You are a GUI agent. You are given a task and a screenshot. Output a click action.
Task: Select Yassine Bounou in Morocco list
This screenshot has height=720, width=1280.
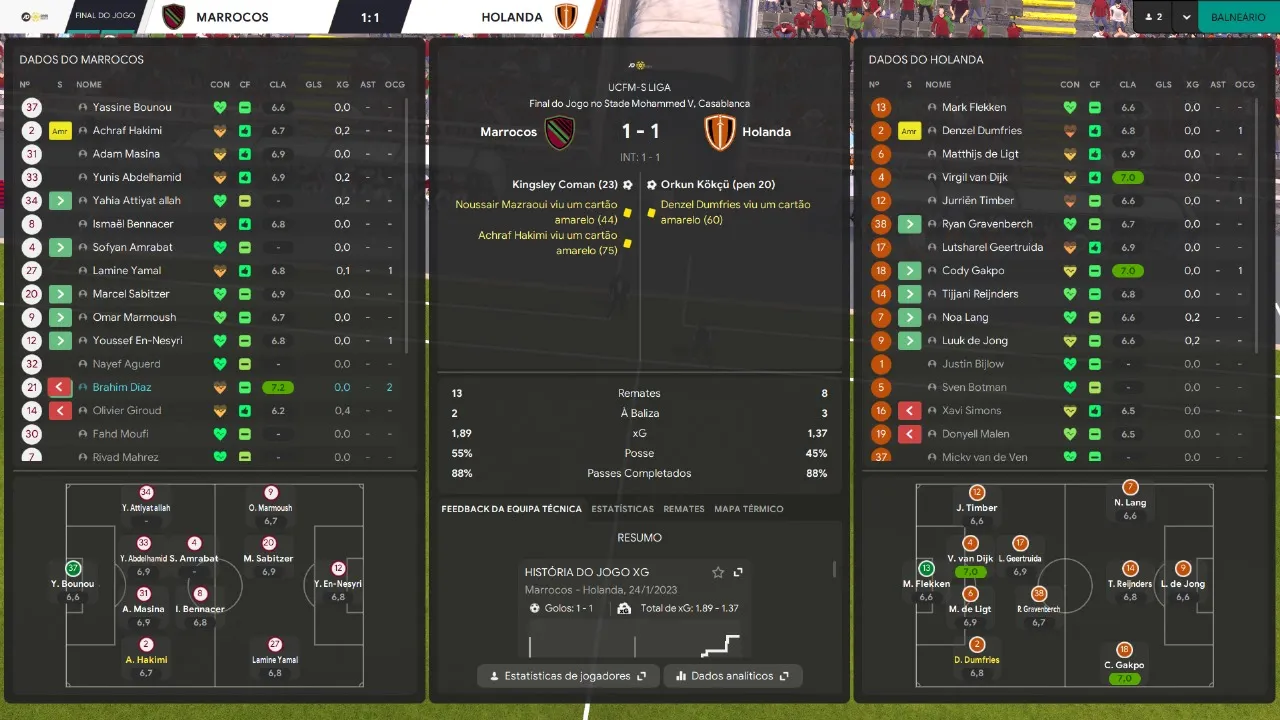point(132,107)
